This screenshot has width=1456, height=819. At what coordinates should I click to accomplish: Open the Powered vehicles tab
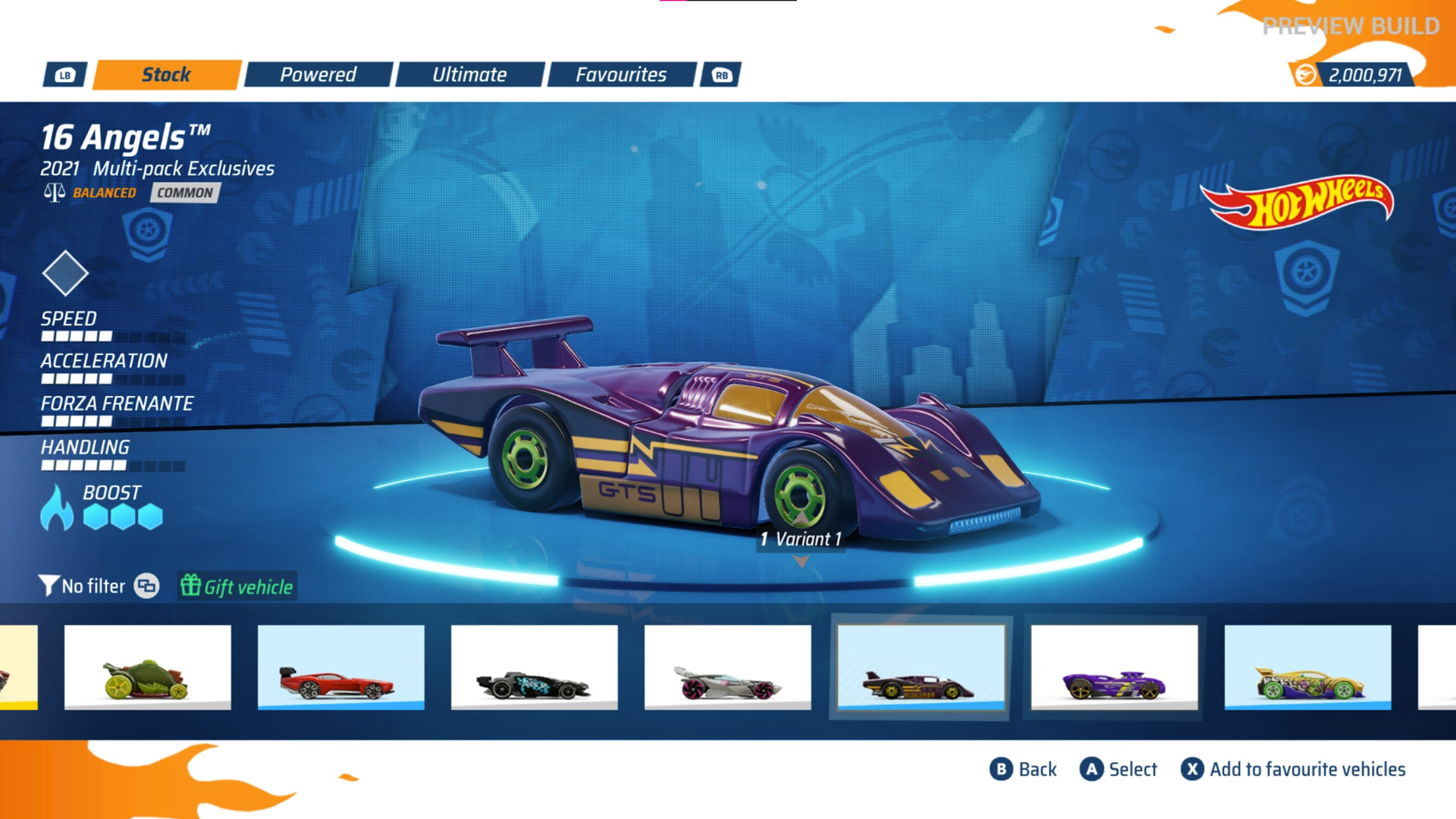[x=318, y=74]
